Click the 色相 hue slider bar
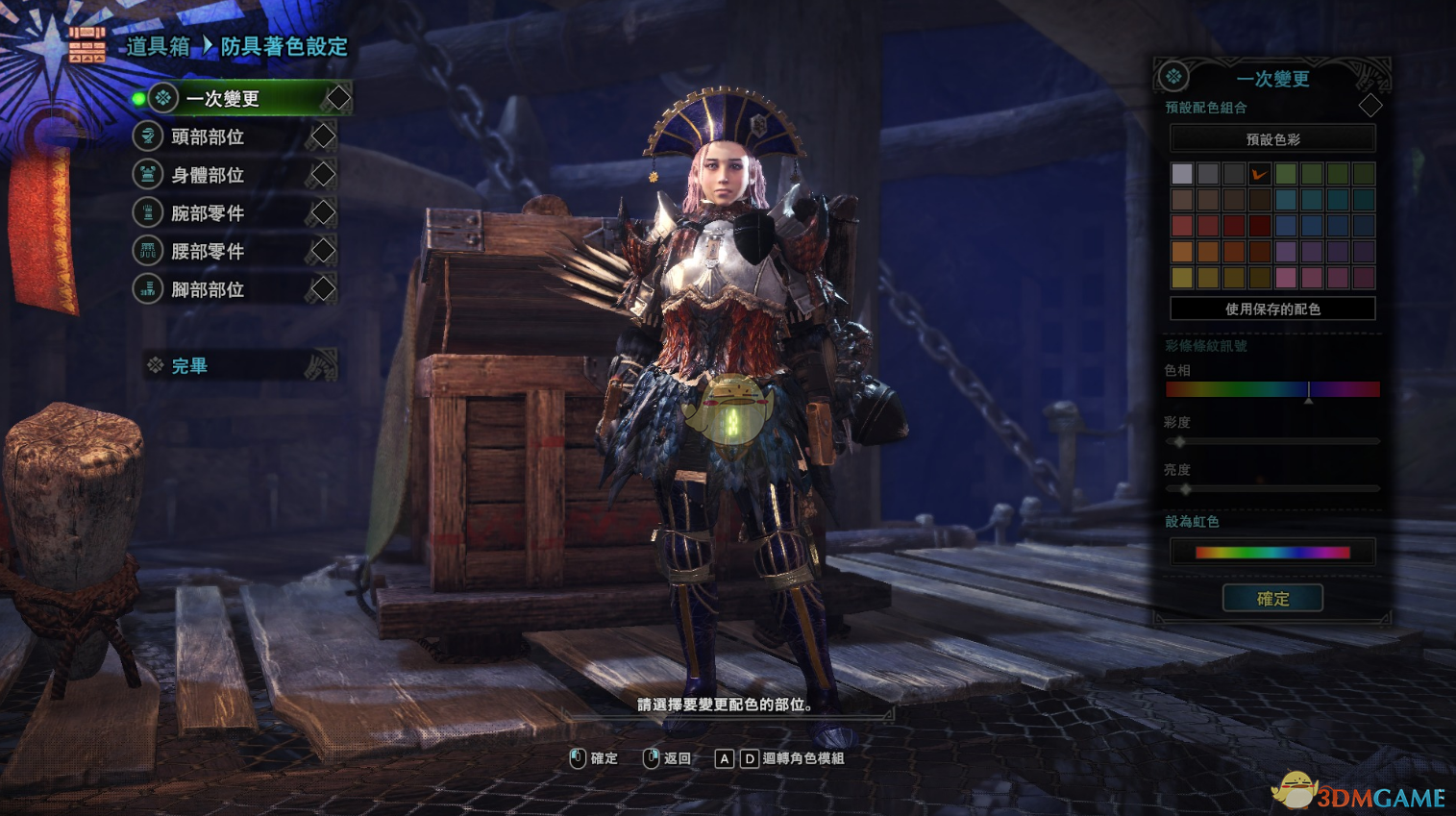 (x=1272, y=389)
